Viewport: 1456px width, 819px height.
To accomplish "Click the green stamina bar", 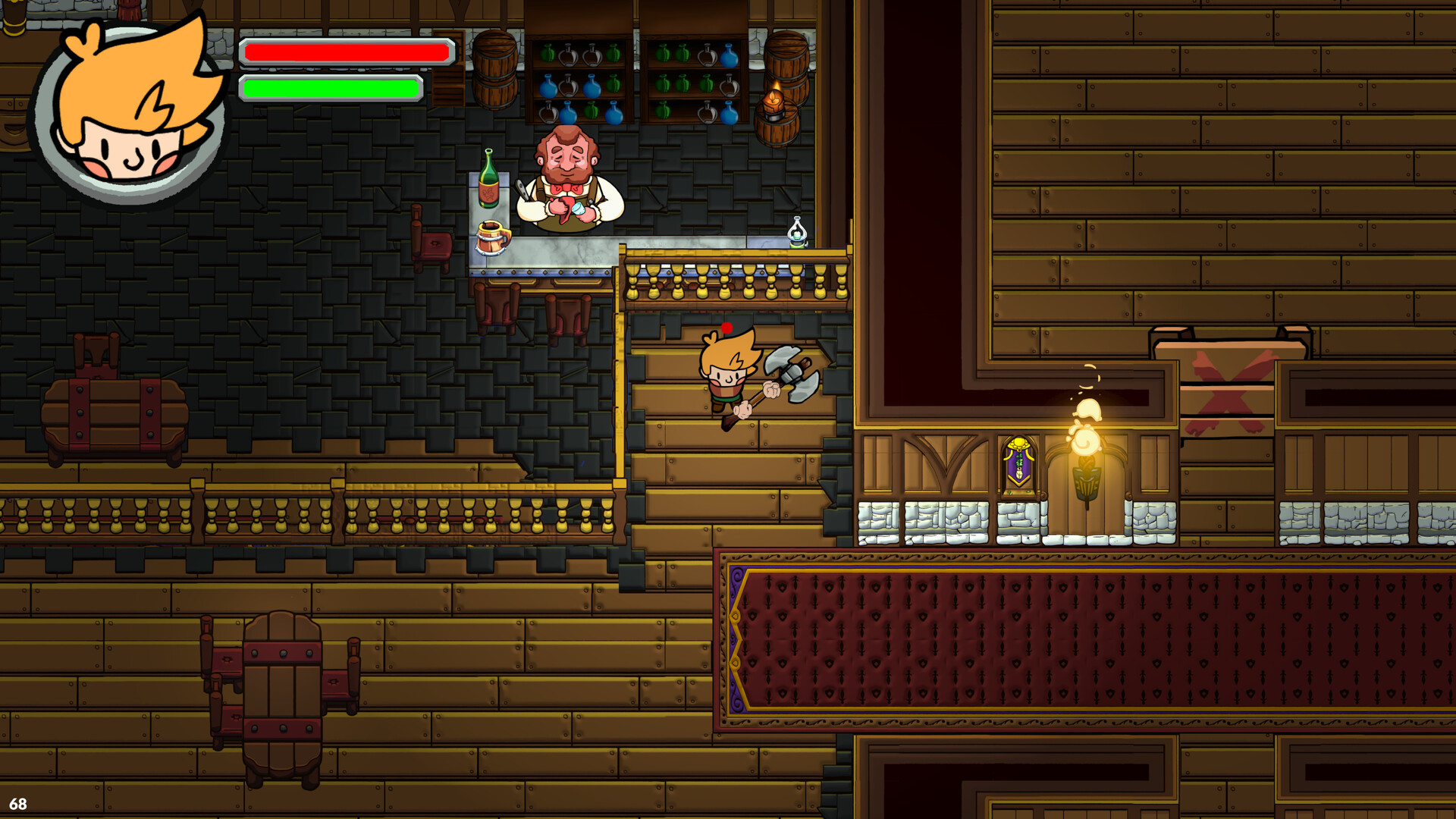I will tap(330, 87).
